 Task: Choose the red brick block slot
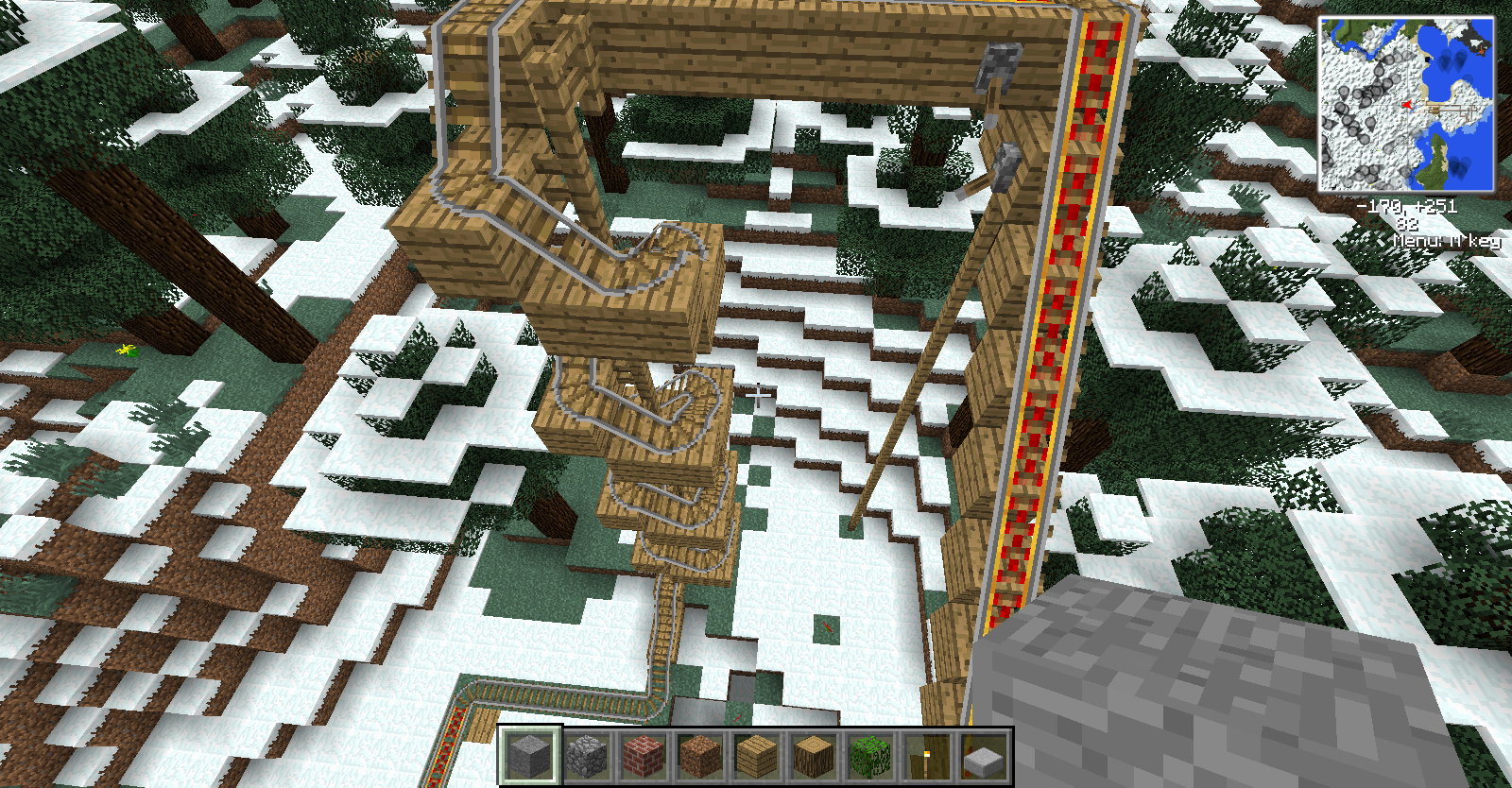point(643,756)
